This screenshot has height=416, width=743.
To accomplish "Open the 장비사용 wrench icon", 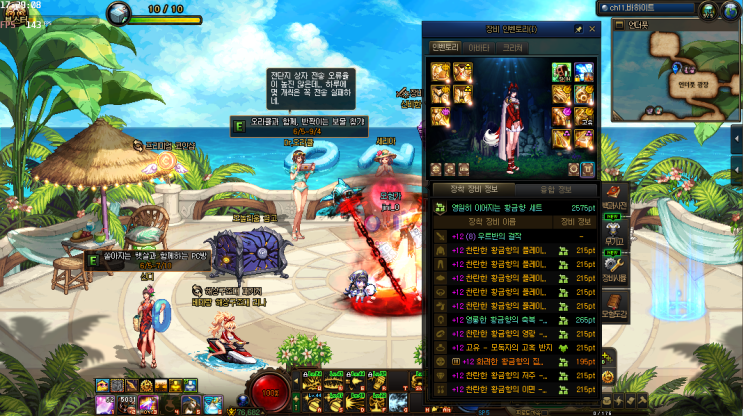I will click(614, 266).
